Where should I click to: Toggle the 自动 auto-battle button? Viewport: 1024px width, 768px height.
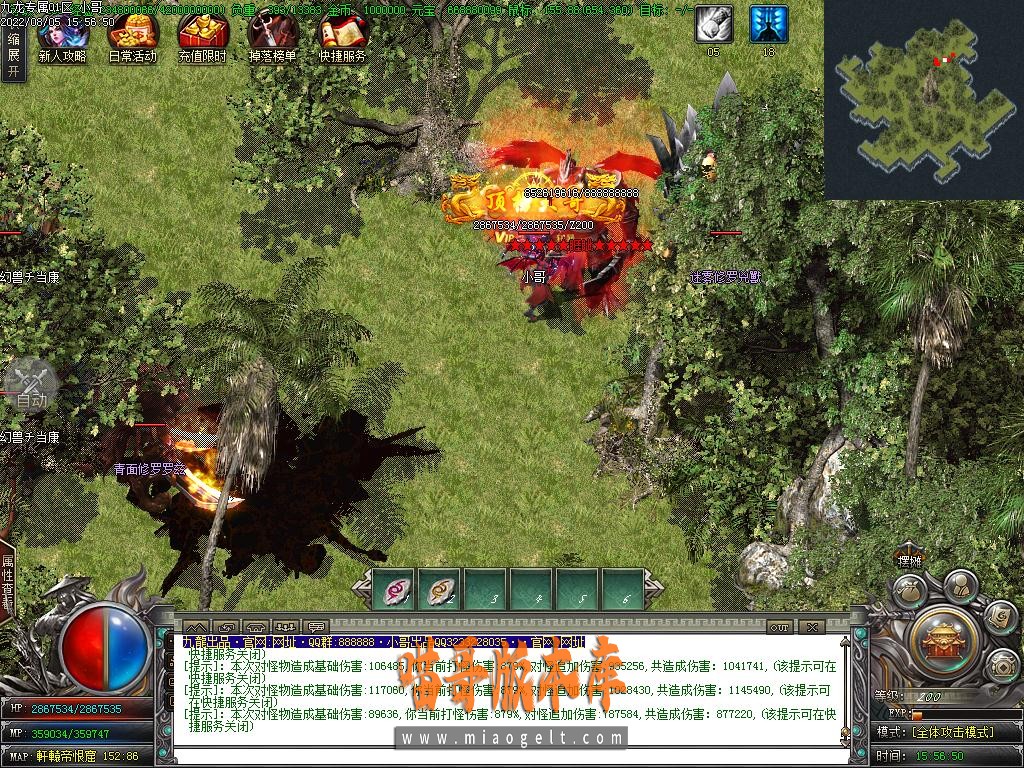31,385
